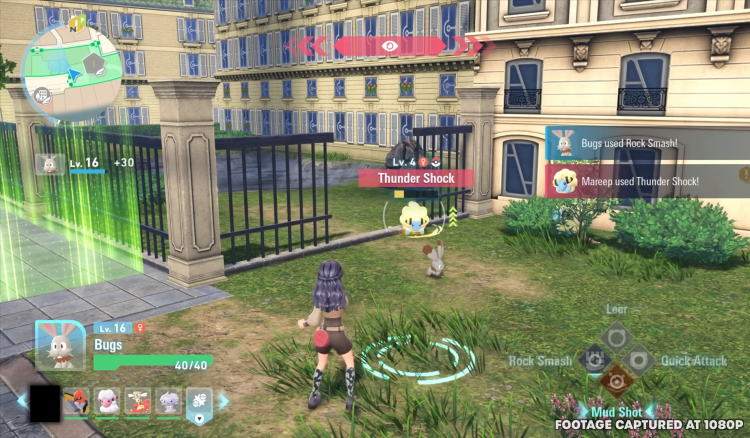The height and width of the screenshot is (438, 750).
Task: Choose the Quick Attack move icon
Action: point(639,360)
